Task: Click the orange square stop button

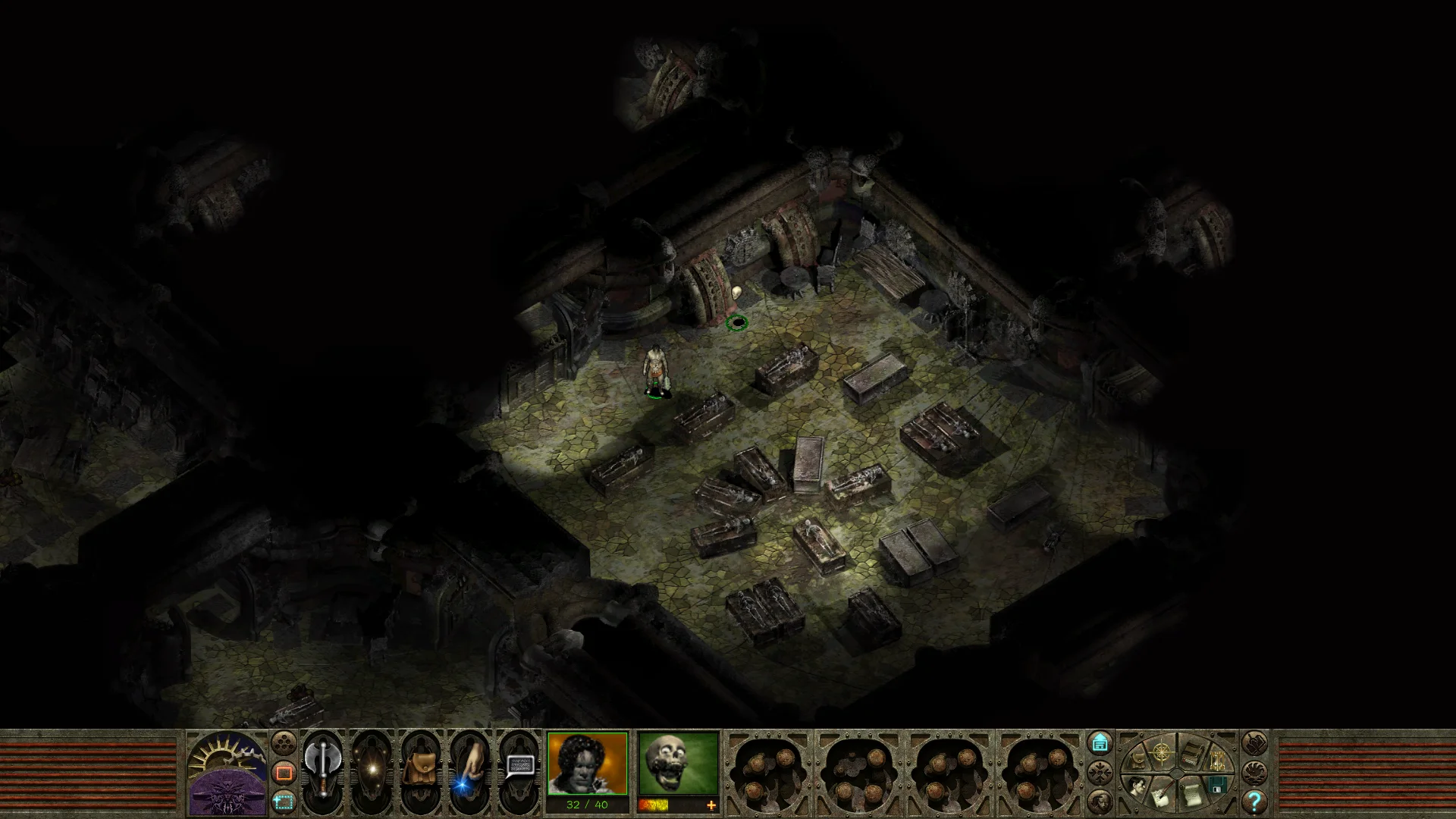Action: click(x=284, y=773)
